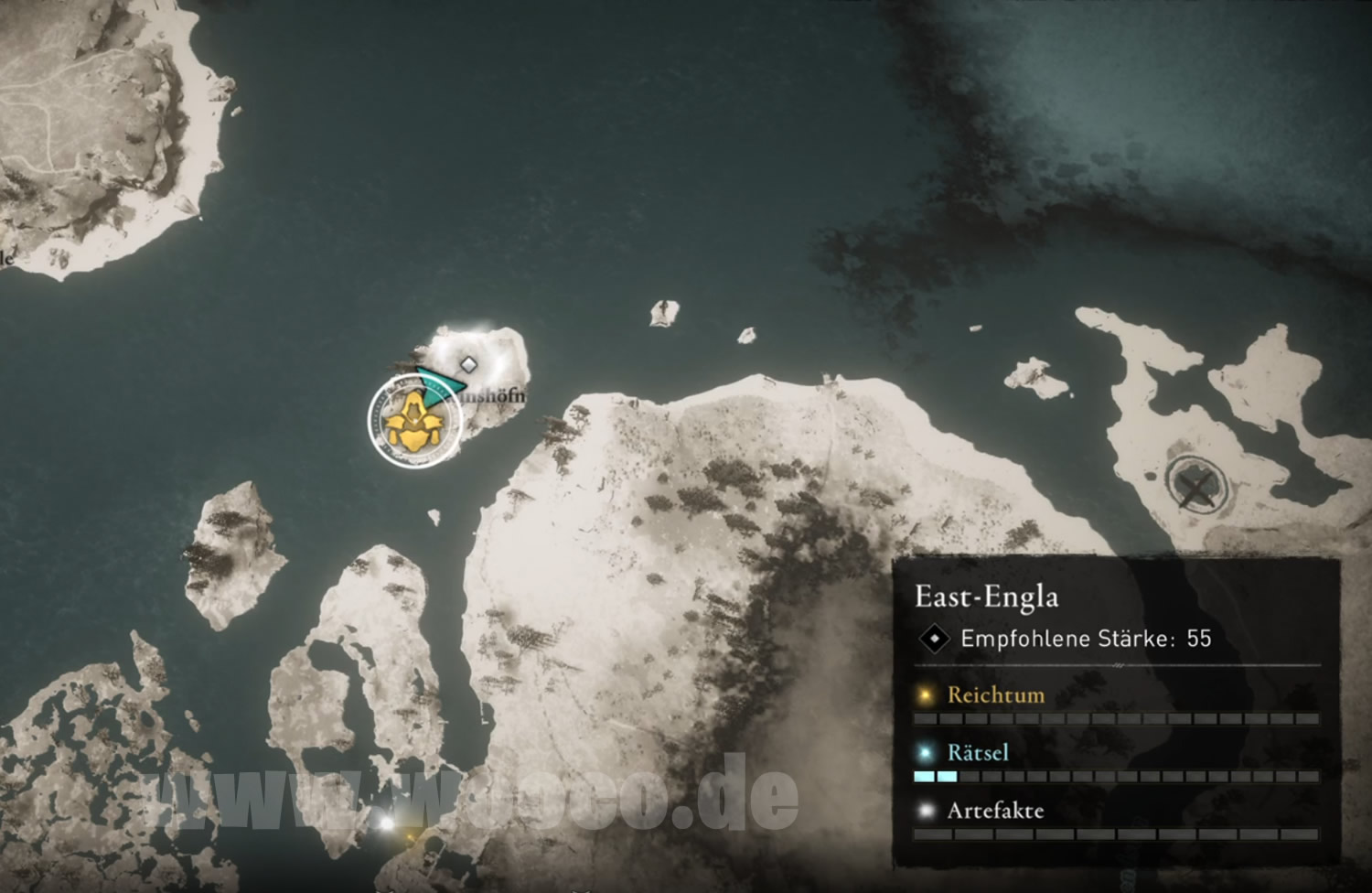Select the Reichtum entry in region panel
The image size is (1372, 893).
click(x=995, y=694)
